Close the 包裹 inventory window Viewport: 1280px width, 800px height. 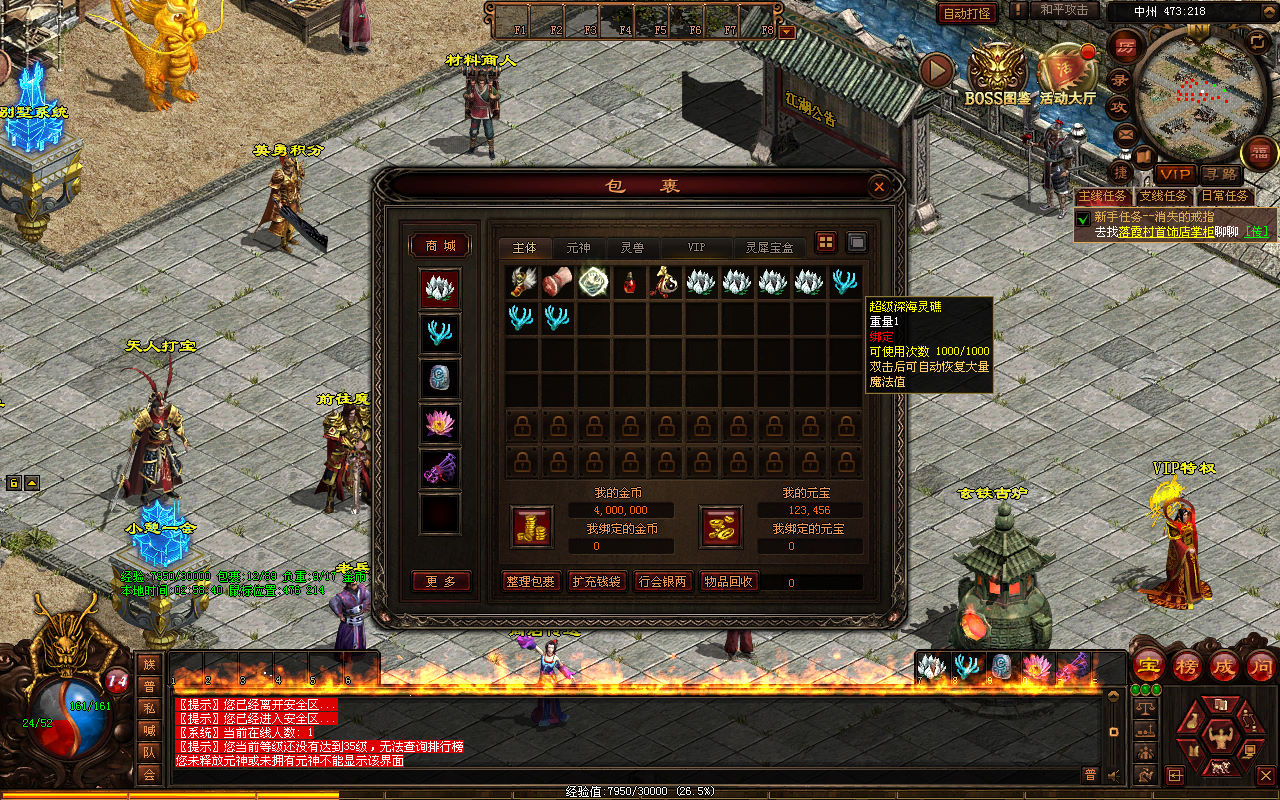(x=878, y=186)
